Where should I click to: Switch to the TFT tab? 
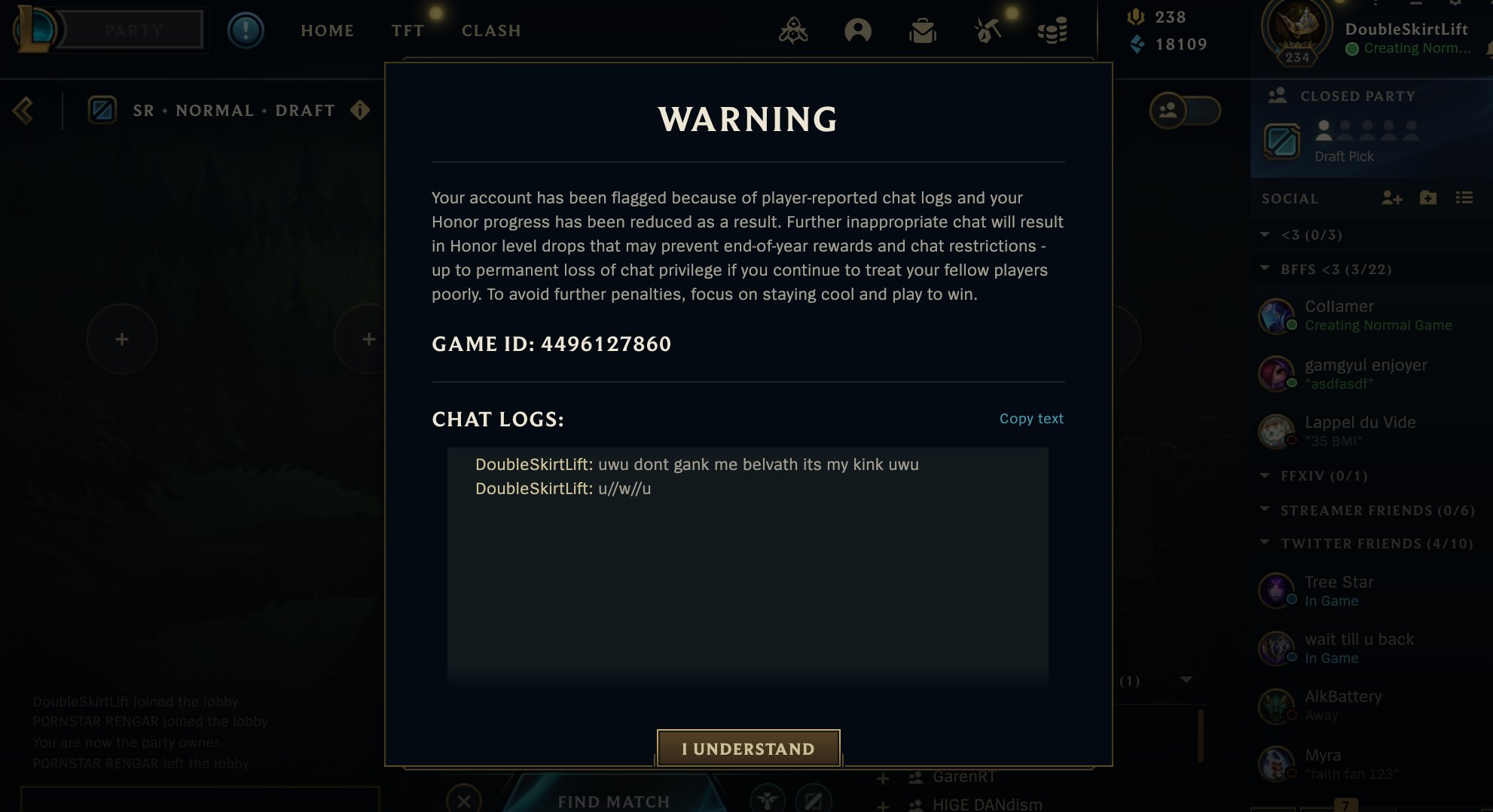point(407,31)
